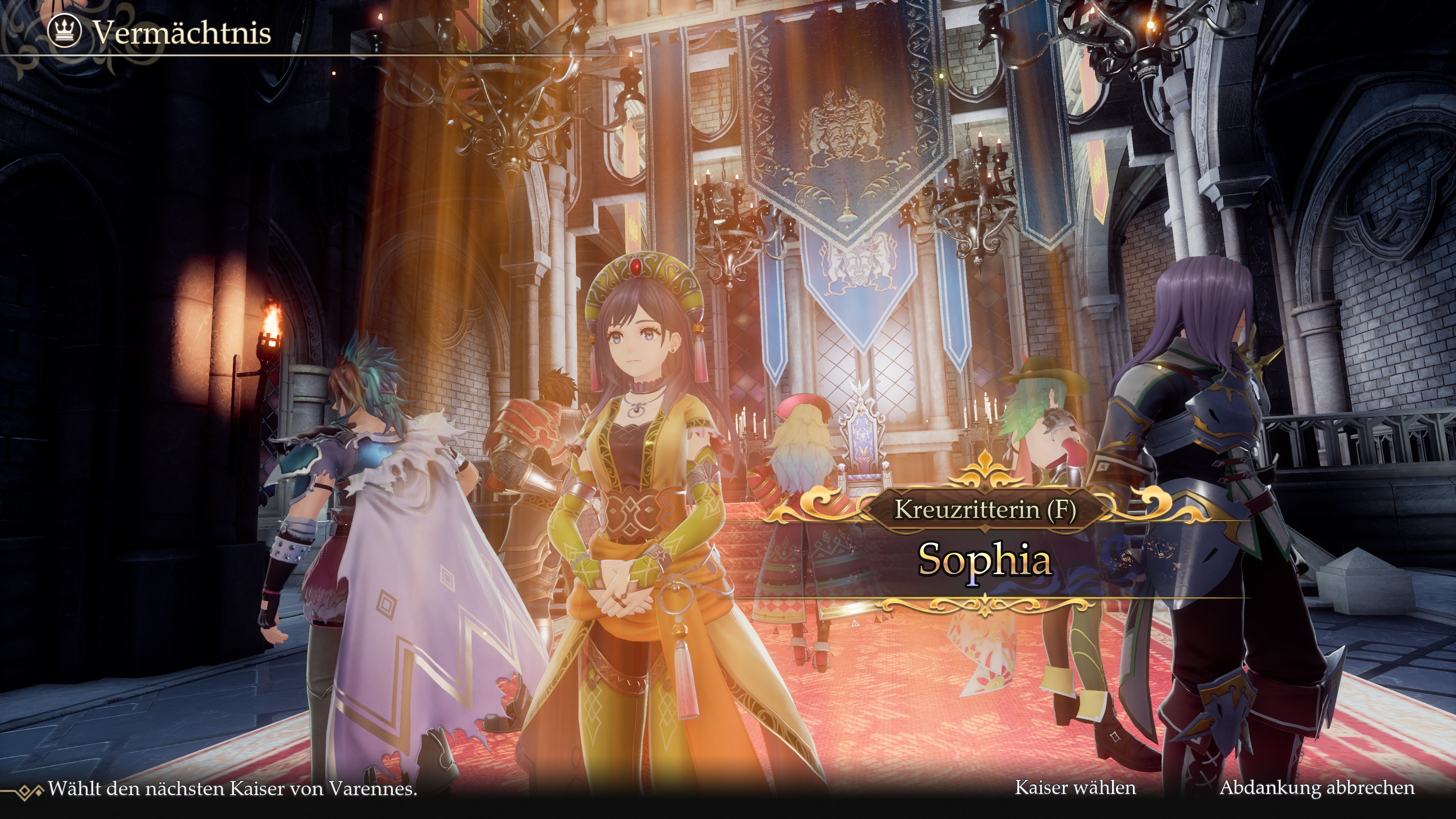Click the crown icon beside Vermächtnis

pos(64,31)
